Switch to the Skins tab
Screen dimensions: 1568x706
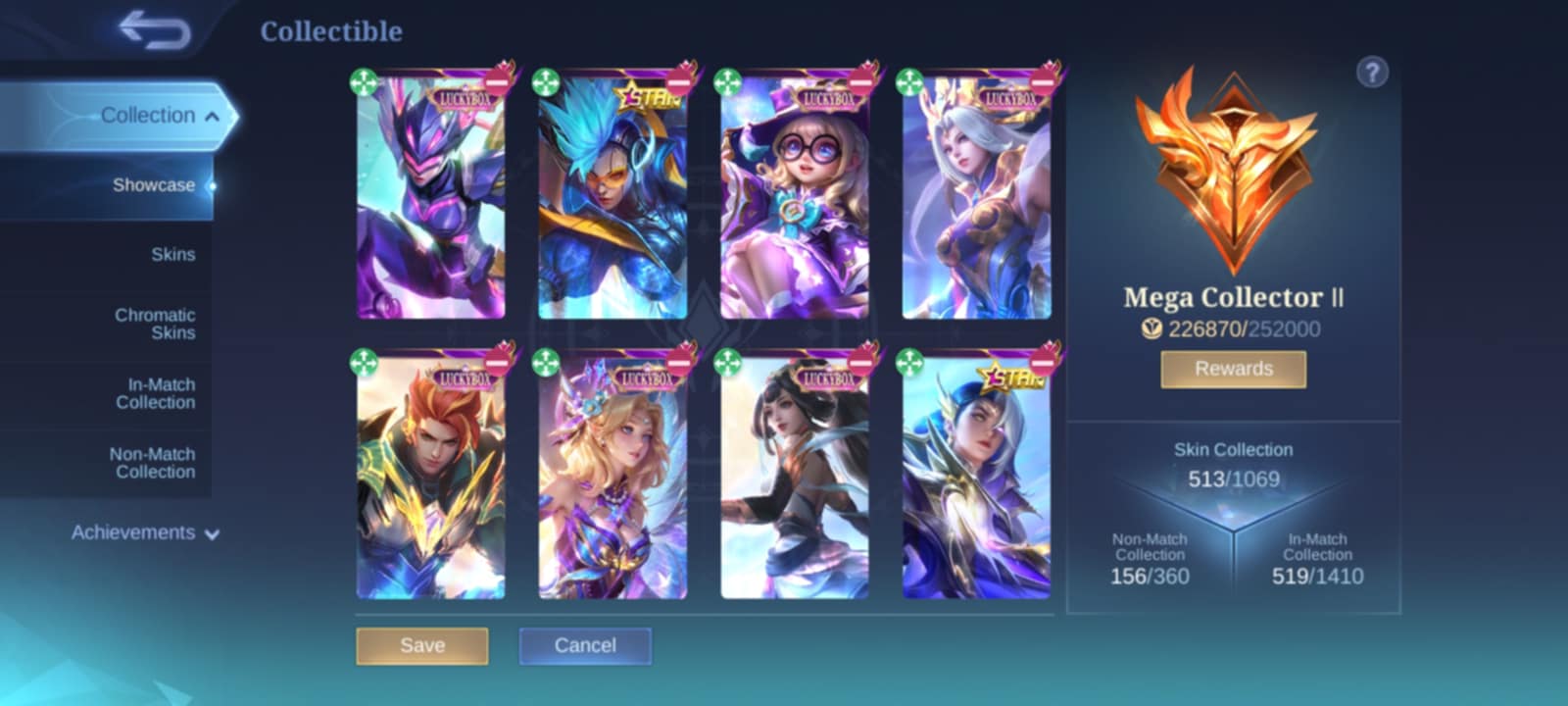click(x=172, y=255)
